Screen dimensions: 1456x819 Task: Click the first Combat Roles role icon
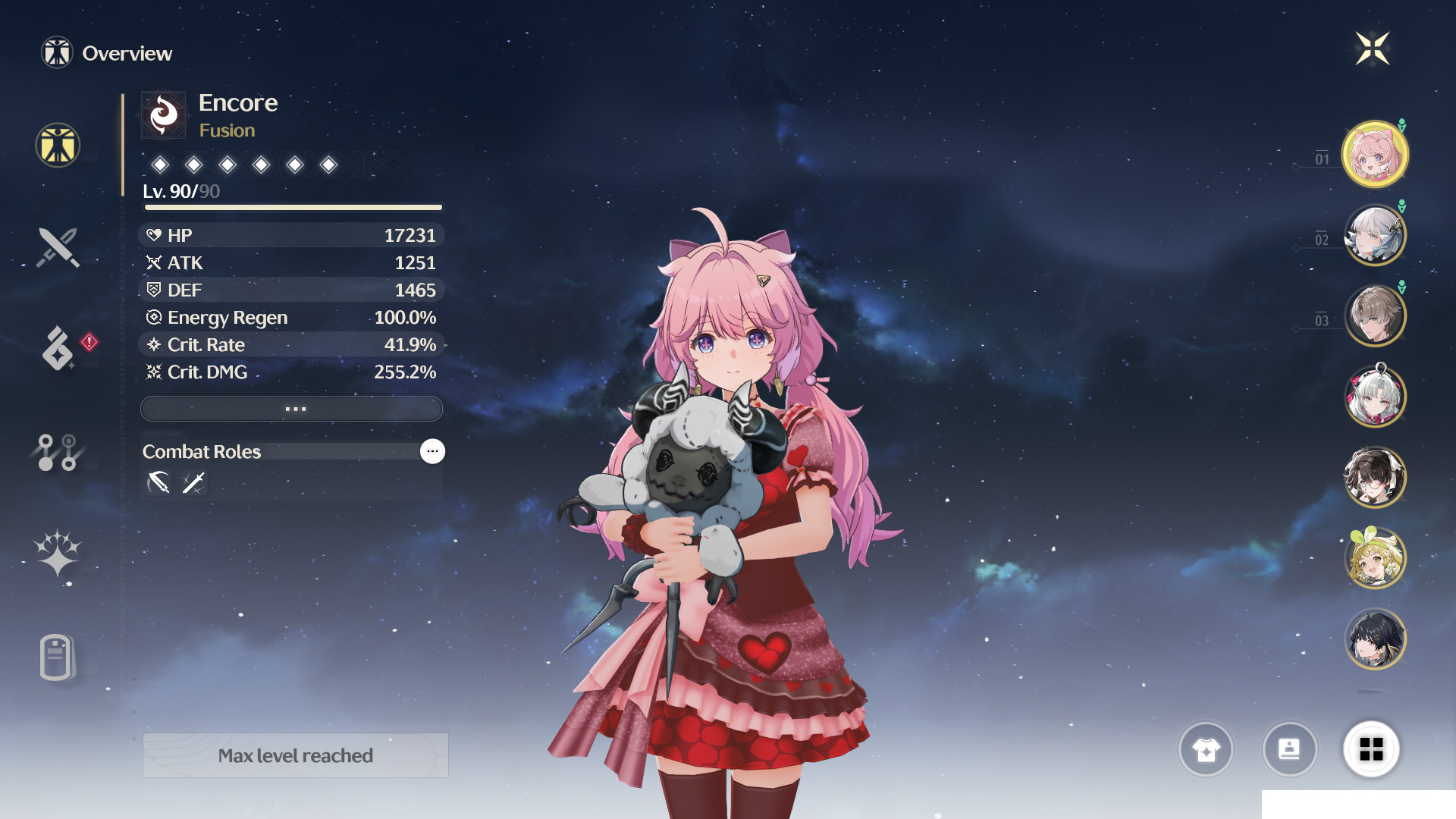point(157,482)
